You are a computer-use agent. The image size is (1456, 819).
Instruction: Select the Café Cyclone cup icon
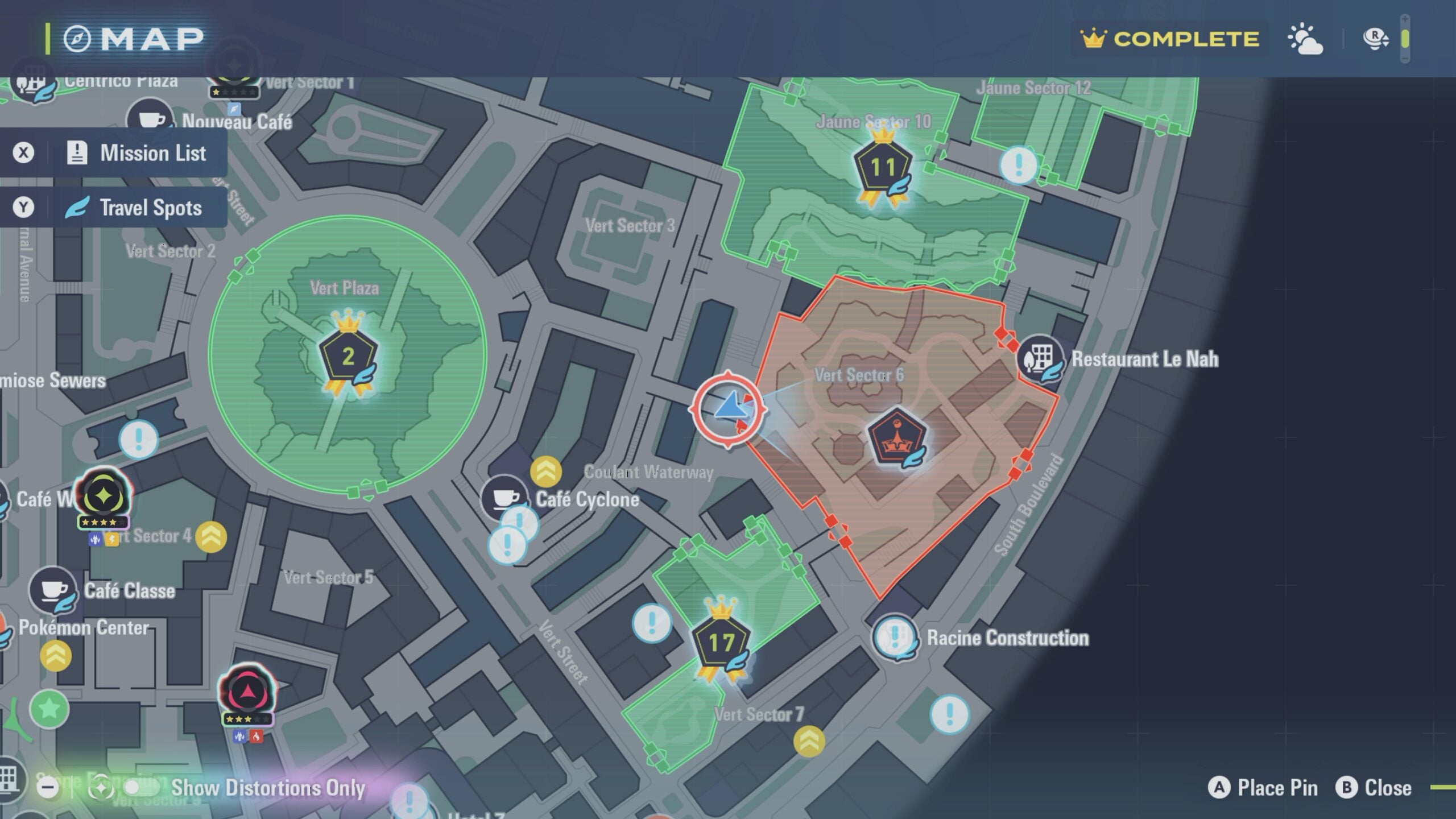(x=504, y=498)
